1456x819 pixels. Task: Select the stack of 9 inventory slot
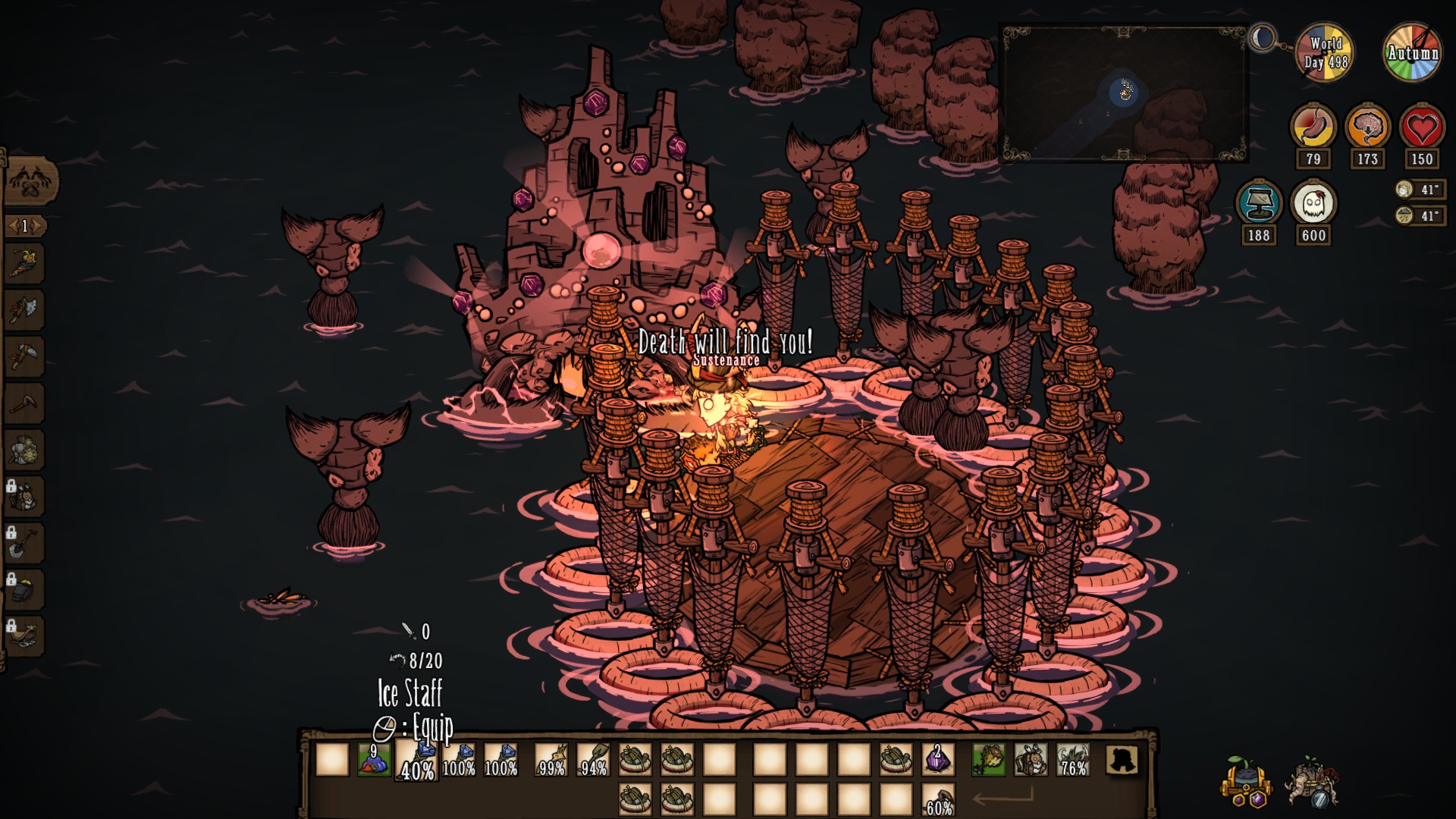pos(374,759)
